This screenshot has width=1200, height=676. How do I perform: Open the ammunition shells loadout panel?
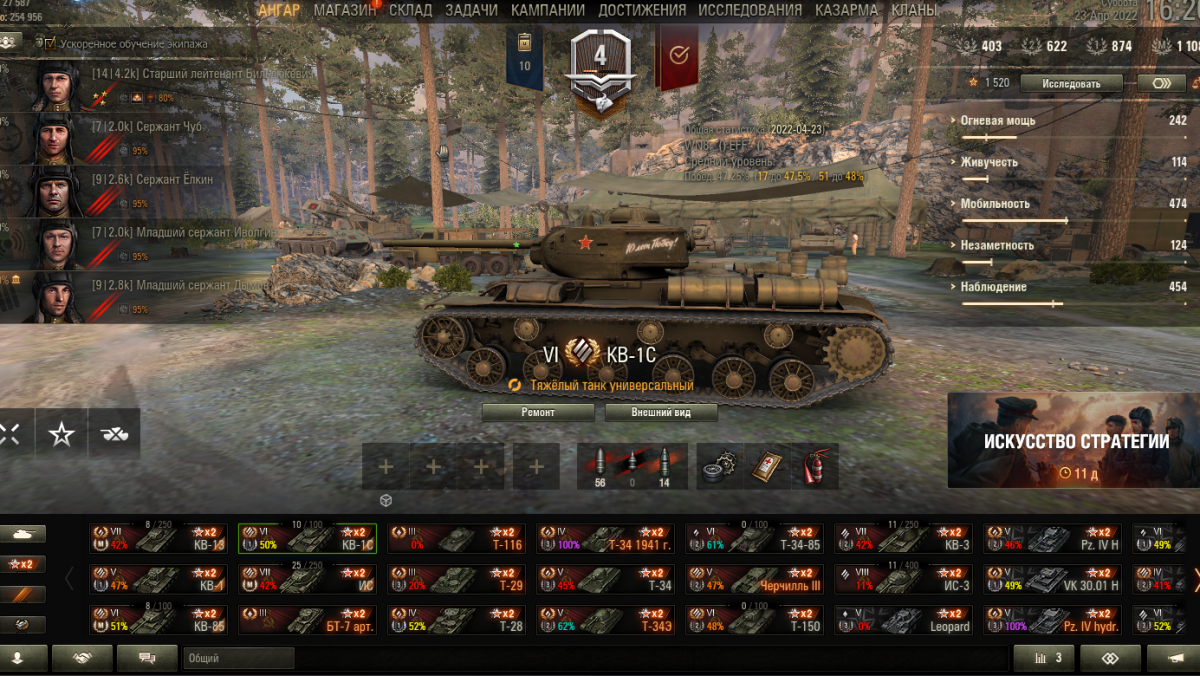(632, 465)
